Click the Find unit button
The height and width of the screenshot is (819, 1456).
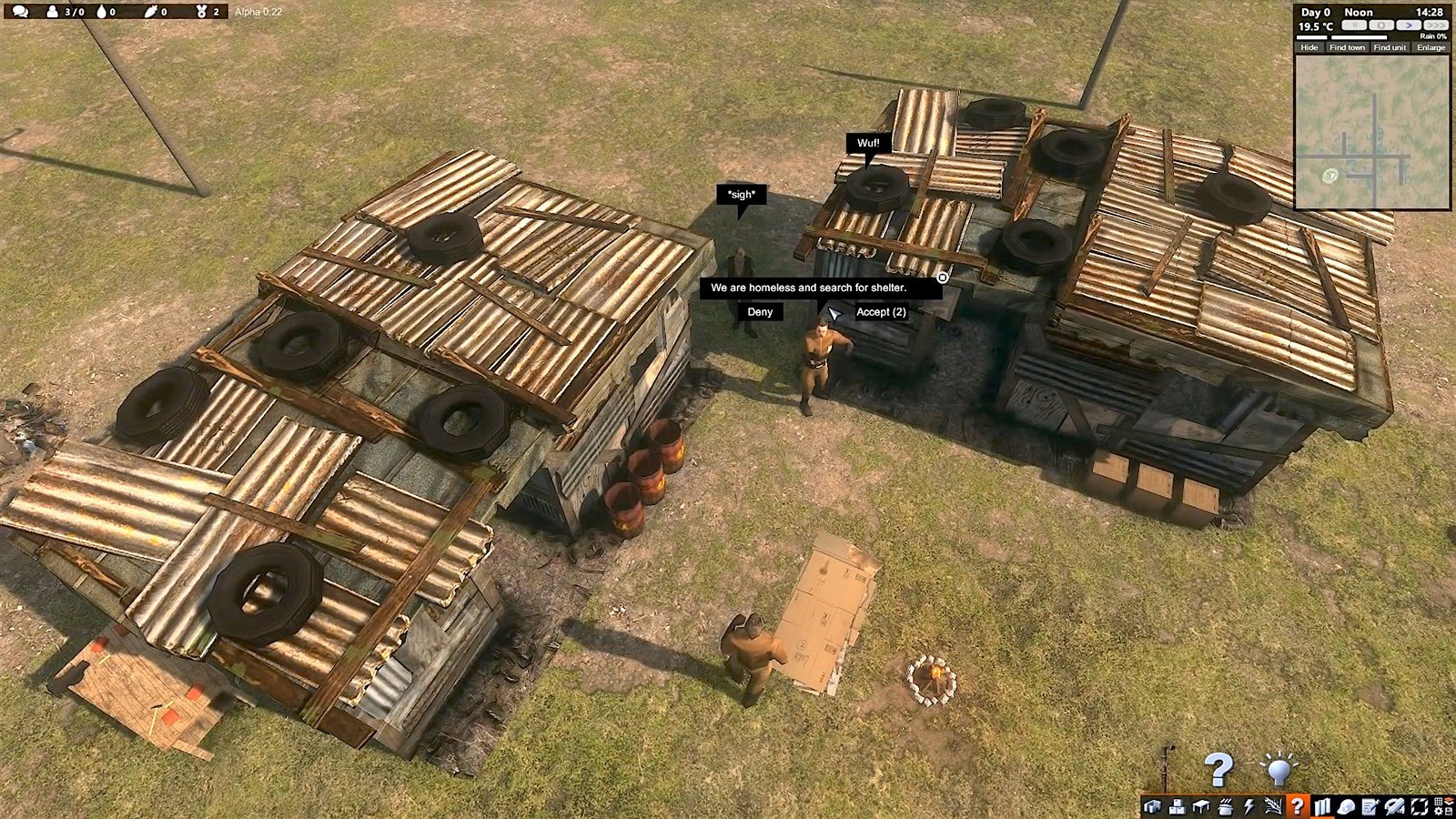pyautogui.click(x=1390, y=47)
